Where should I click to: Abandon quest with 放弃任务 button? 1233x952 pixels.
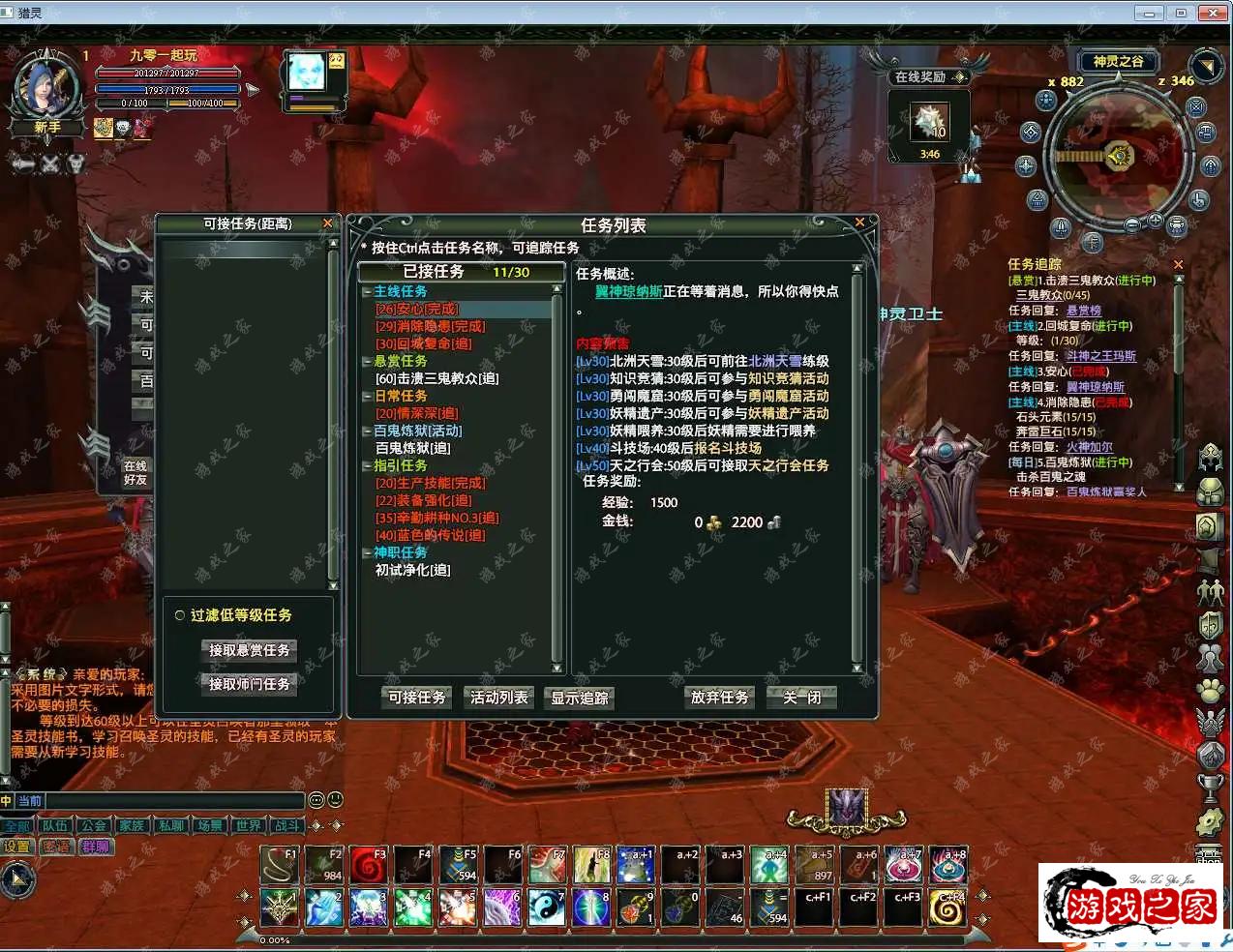point(719,698)
